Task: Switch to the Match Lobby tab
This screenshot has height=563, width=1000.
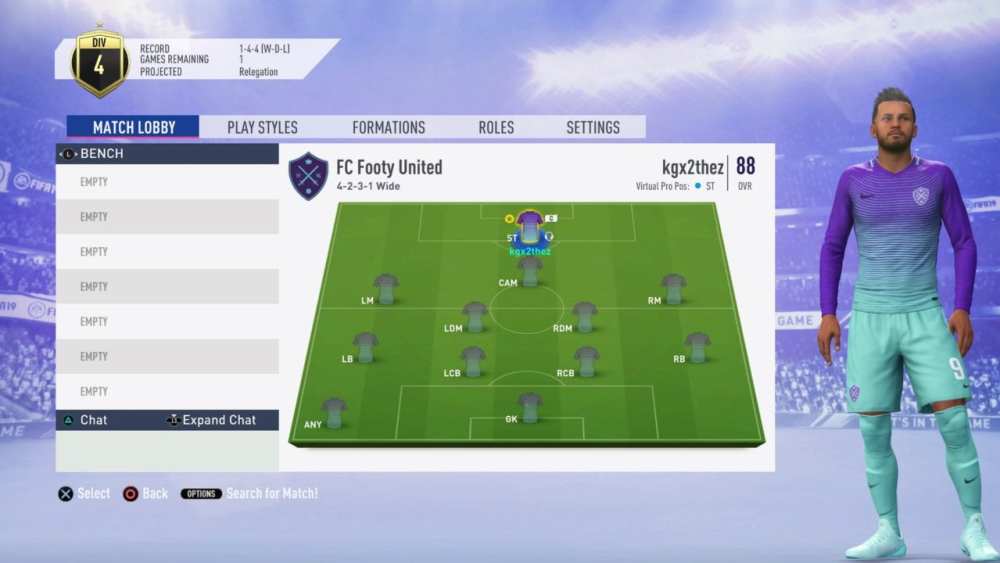Action: click(133, 127)
